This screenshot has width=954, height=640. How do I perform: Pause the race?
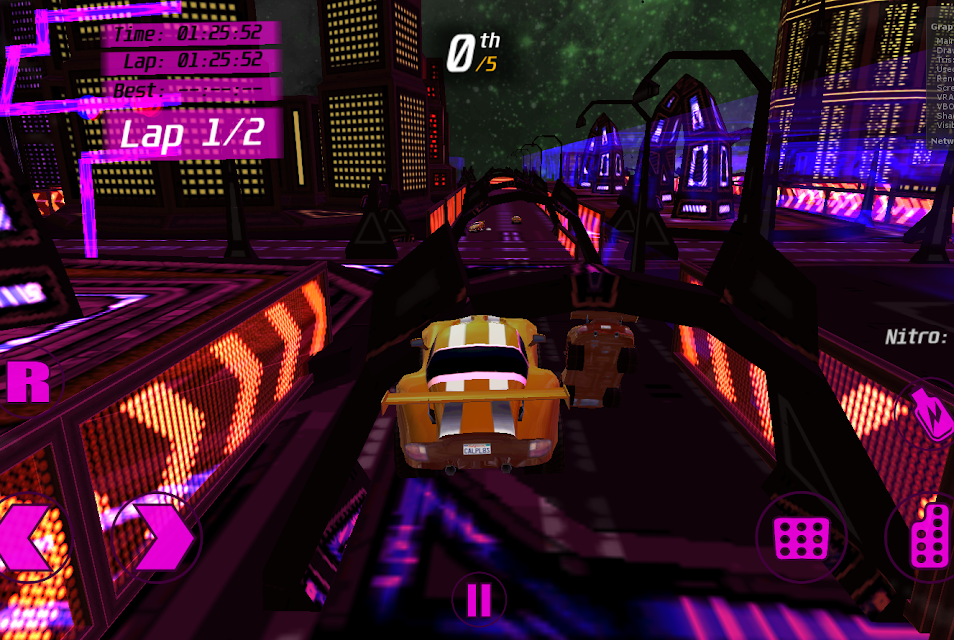pyautogui.click(x=479, y=600)
